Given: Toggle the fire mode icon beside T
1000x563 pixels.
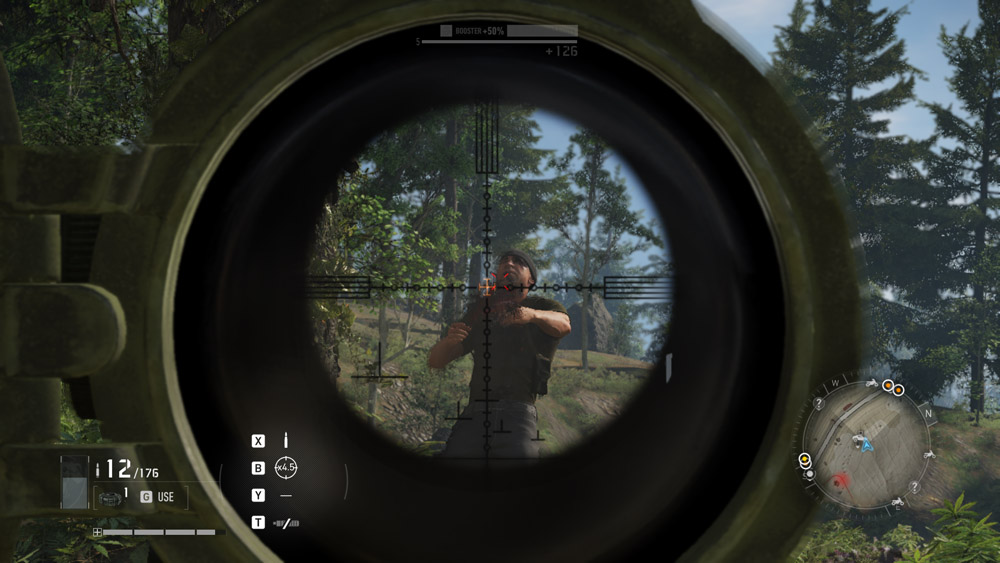Looking at the screenshot, I should [286, 523].
